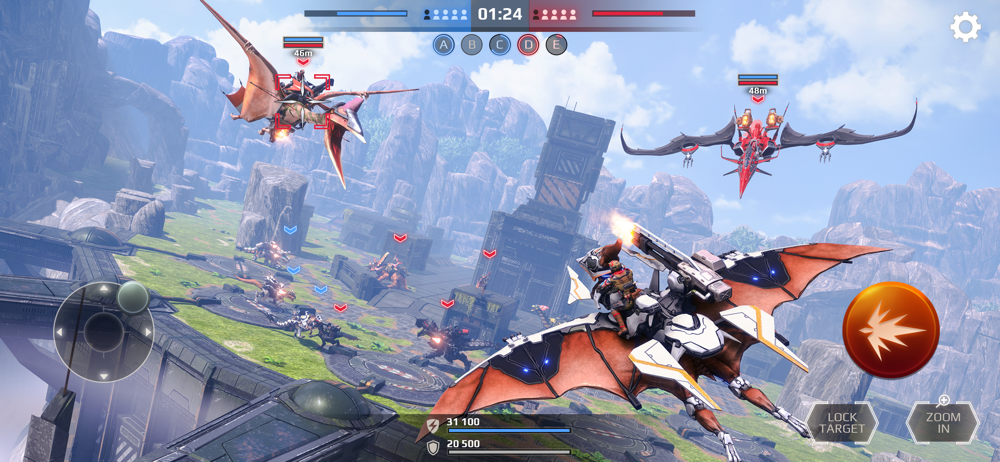Fire the orange attack ability button
This screenshot has height=462, width=1000.
click(x=890, y=329)
